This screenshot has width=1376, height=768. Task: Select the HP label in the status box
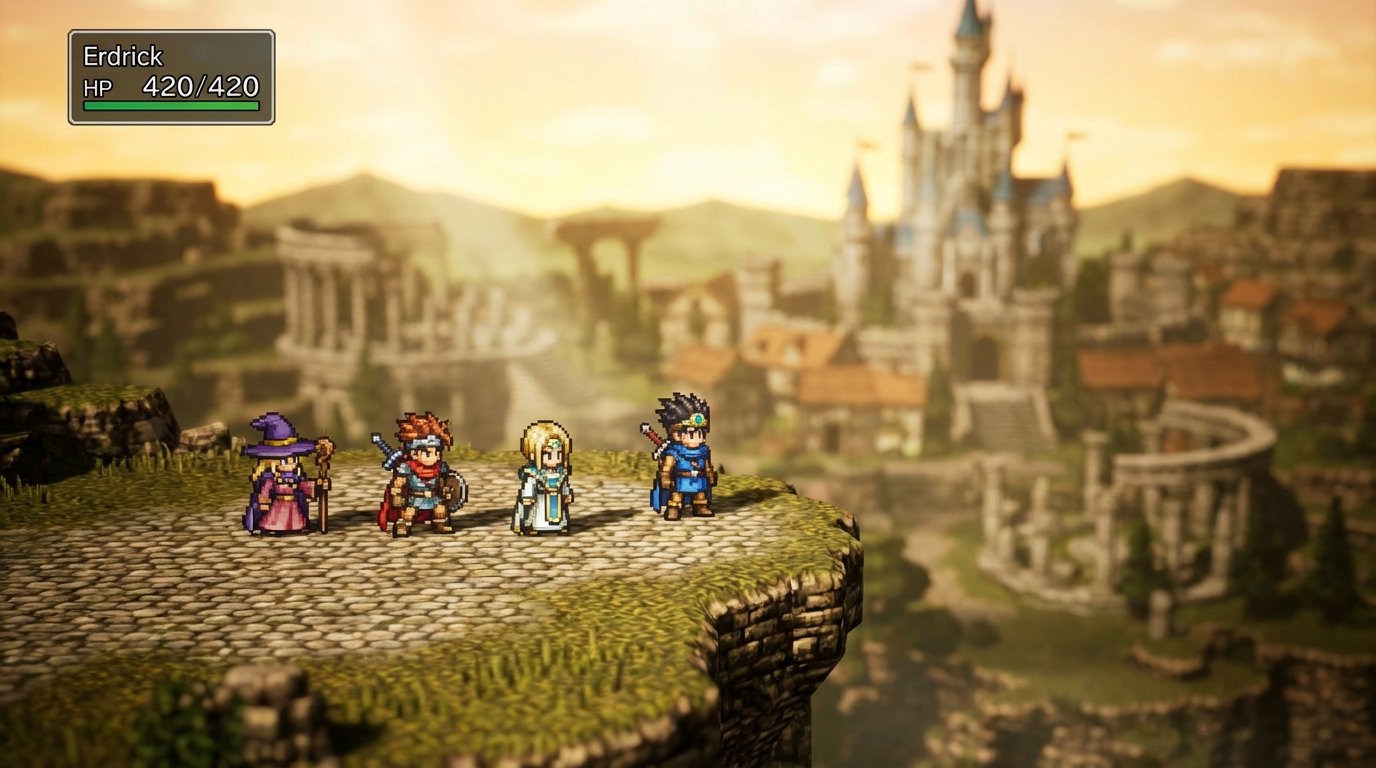[96, 88]
